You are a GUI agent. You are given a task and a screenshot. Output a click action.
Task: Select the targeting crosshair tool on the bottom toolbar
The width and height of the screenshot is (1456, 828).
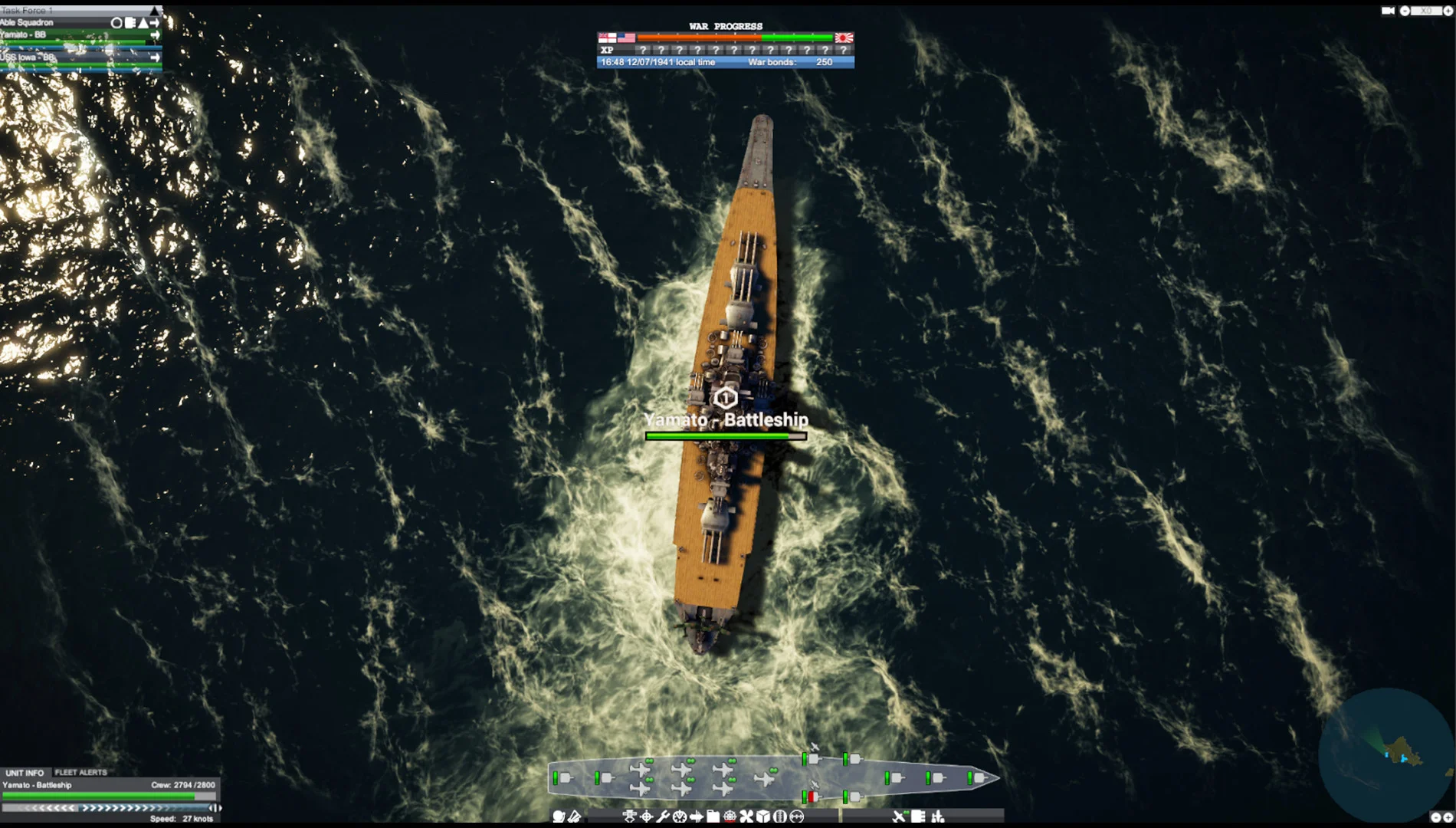click(647, 817)
